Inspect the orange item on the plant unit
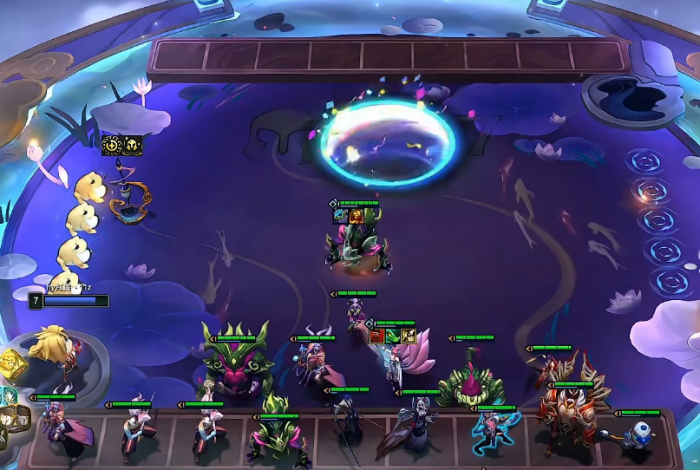 point(356,215)
